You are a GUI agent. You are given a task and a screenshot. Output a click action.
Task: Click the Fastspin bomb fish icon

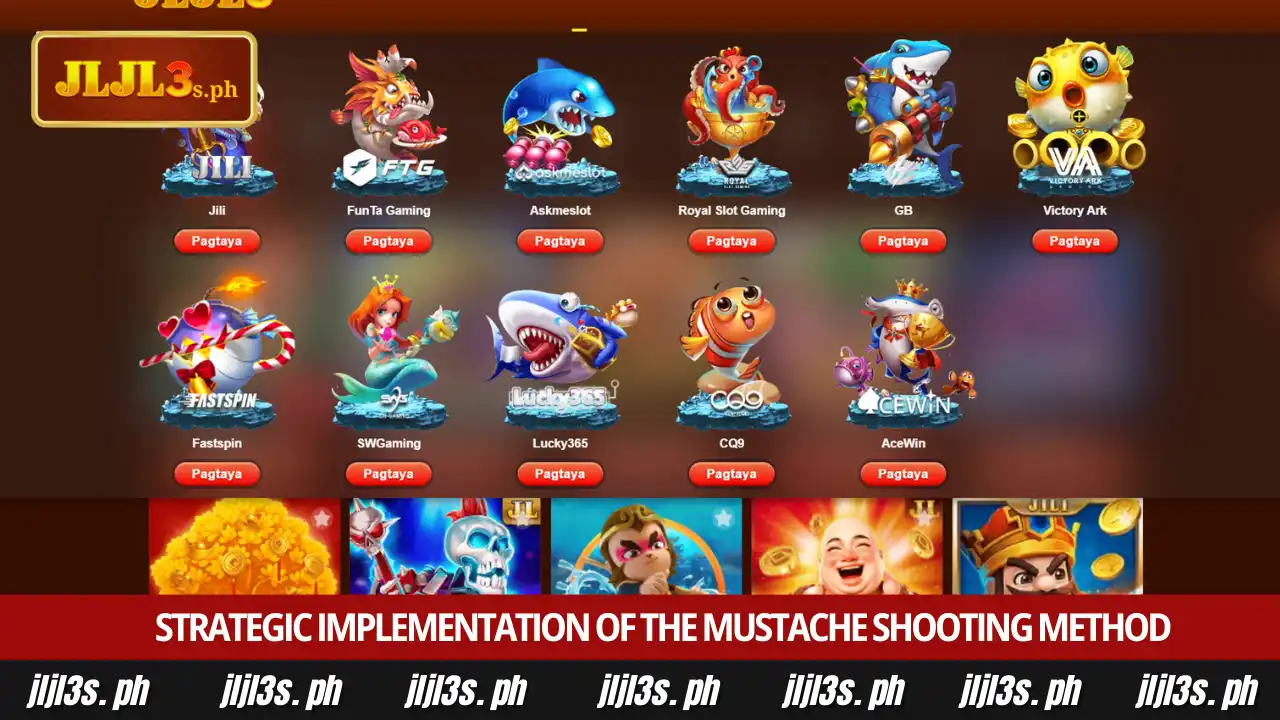coord(217,350)
